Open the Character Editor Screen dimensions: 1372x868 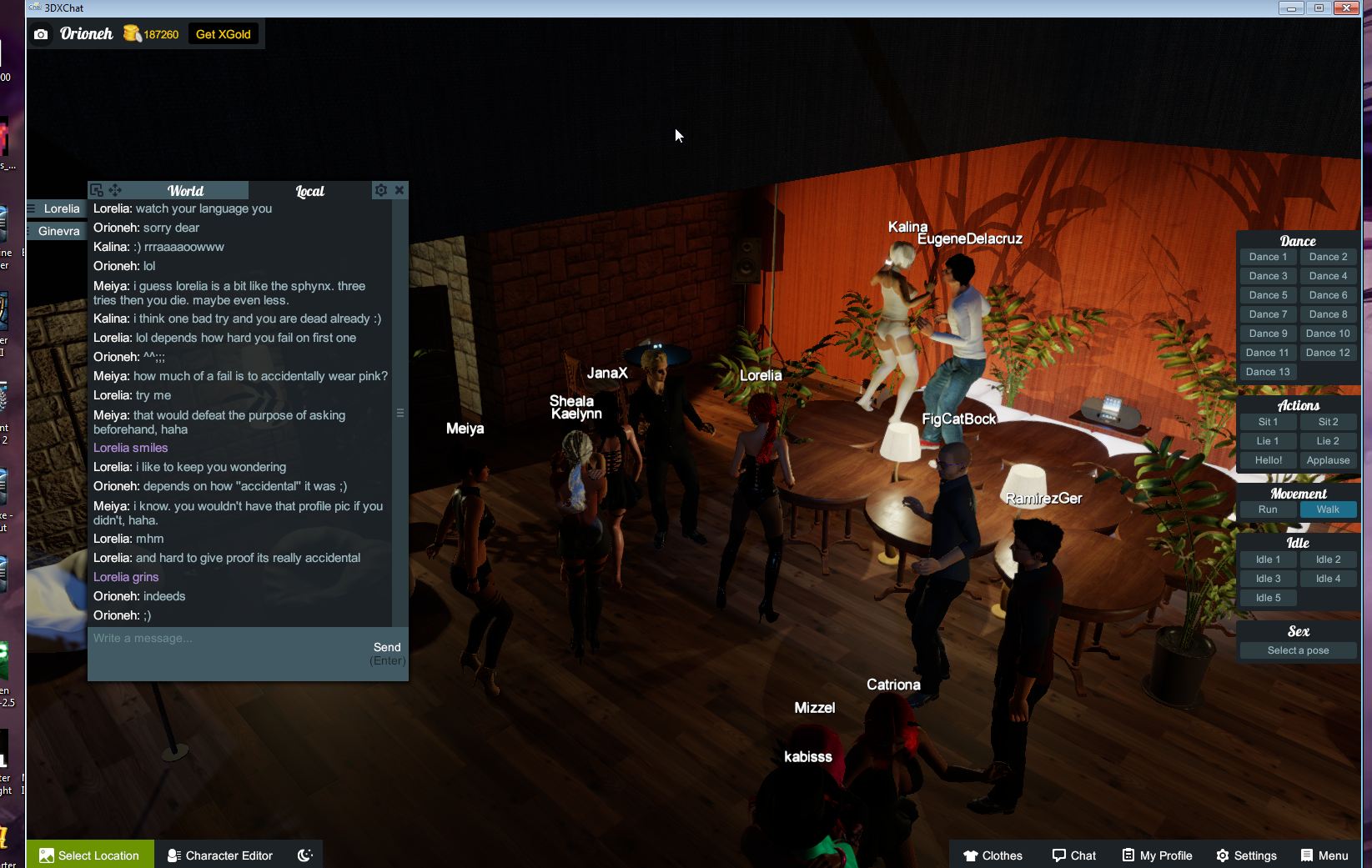click(x=219, y=855)
